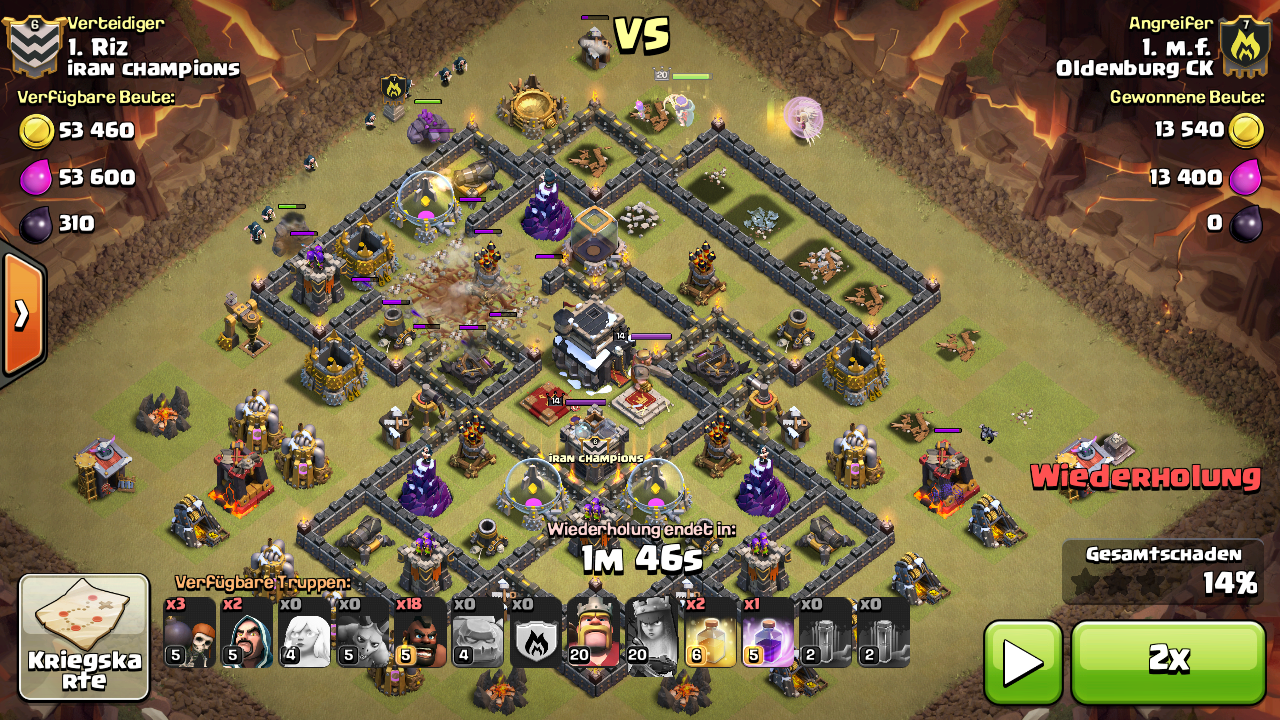
Task: Pick the yellow Healing spell slot
Action: click(x=709, y=632)
